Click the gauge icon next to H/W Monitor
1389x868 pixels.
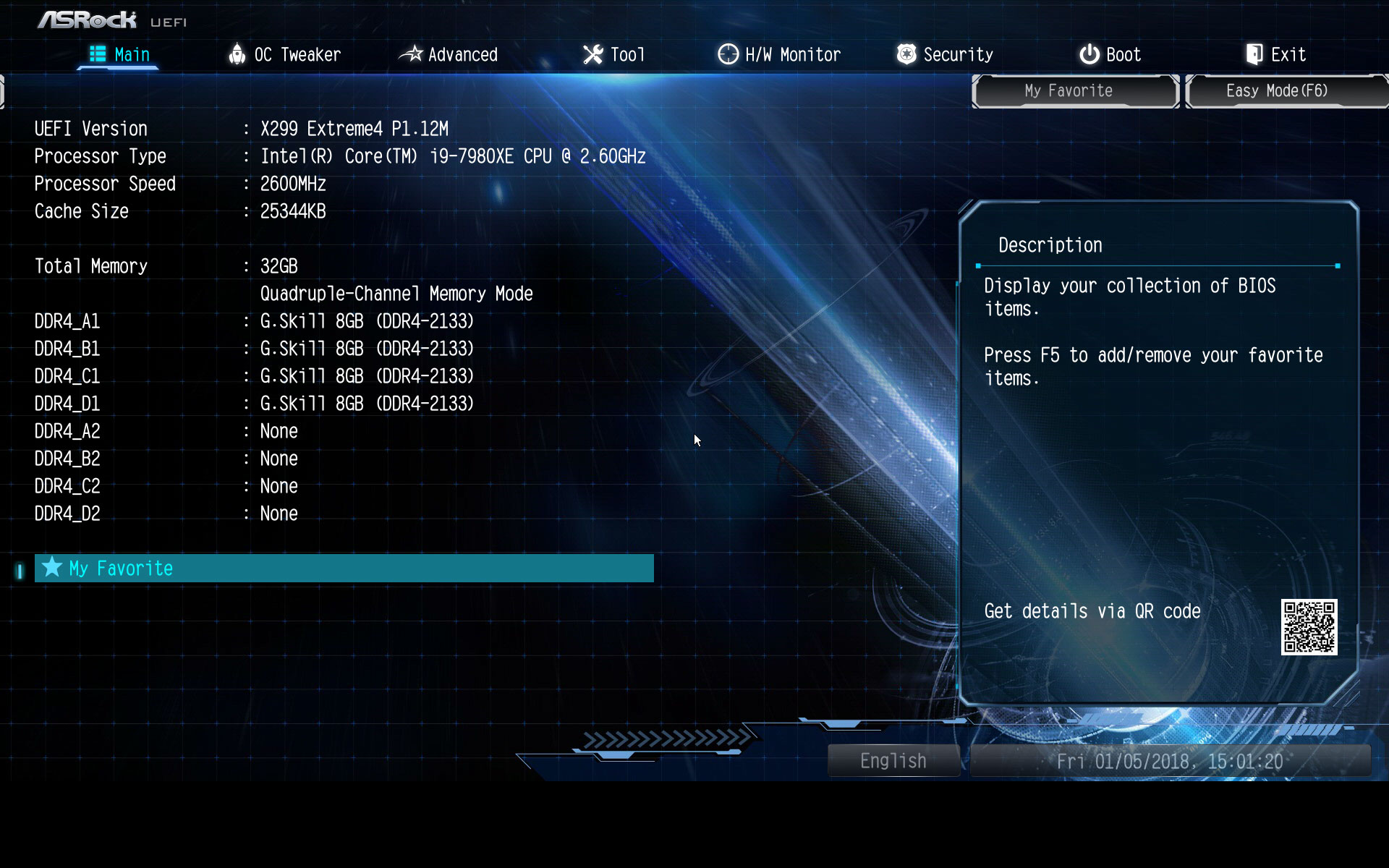tap(727, 54)
